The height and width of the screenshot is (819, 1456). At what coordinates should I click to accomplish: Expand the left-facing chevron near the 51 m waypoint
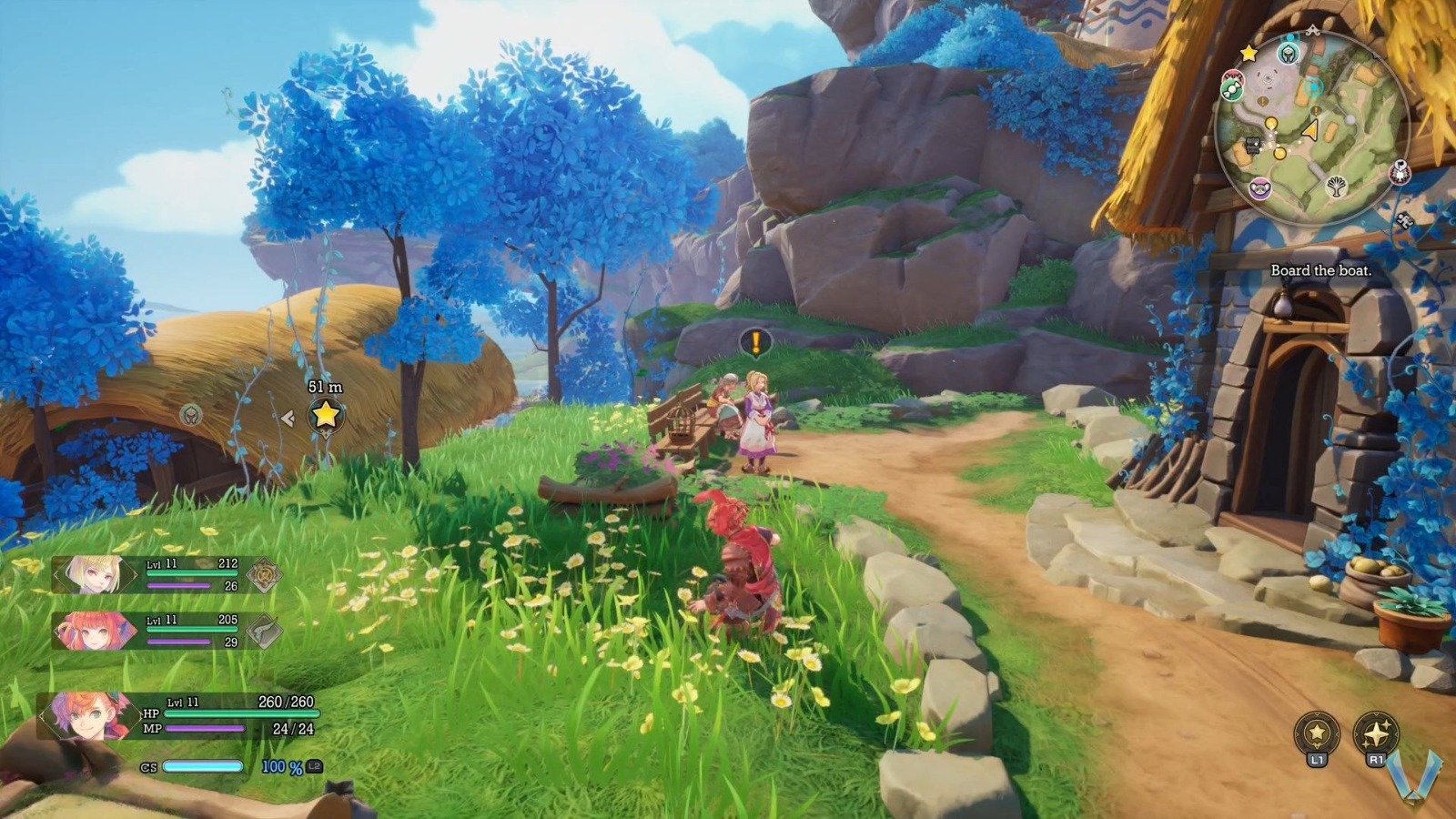click(x=288, y=417)
